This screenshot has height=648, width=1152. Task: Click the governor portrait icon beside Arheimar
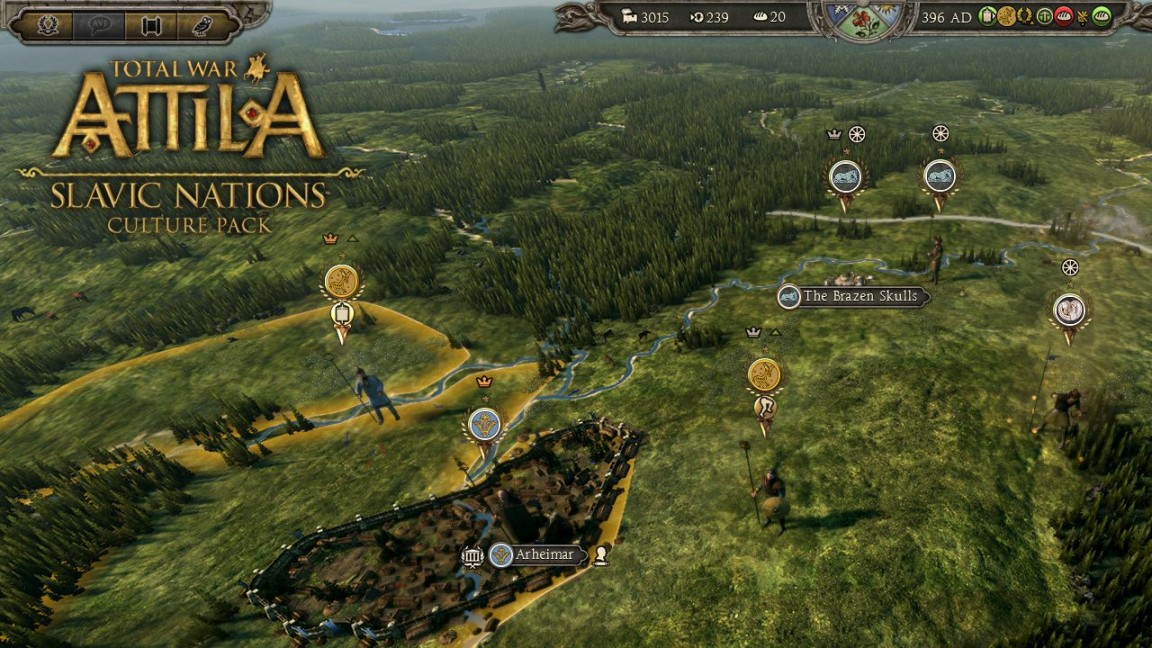pos(601,555)
